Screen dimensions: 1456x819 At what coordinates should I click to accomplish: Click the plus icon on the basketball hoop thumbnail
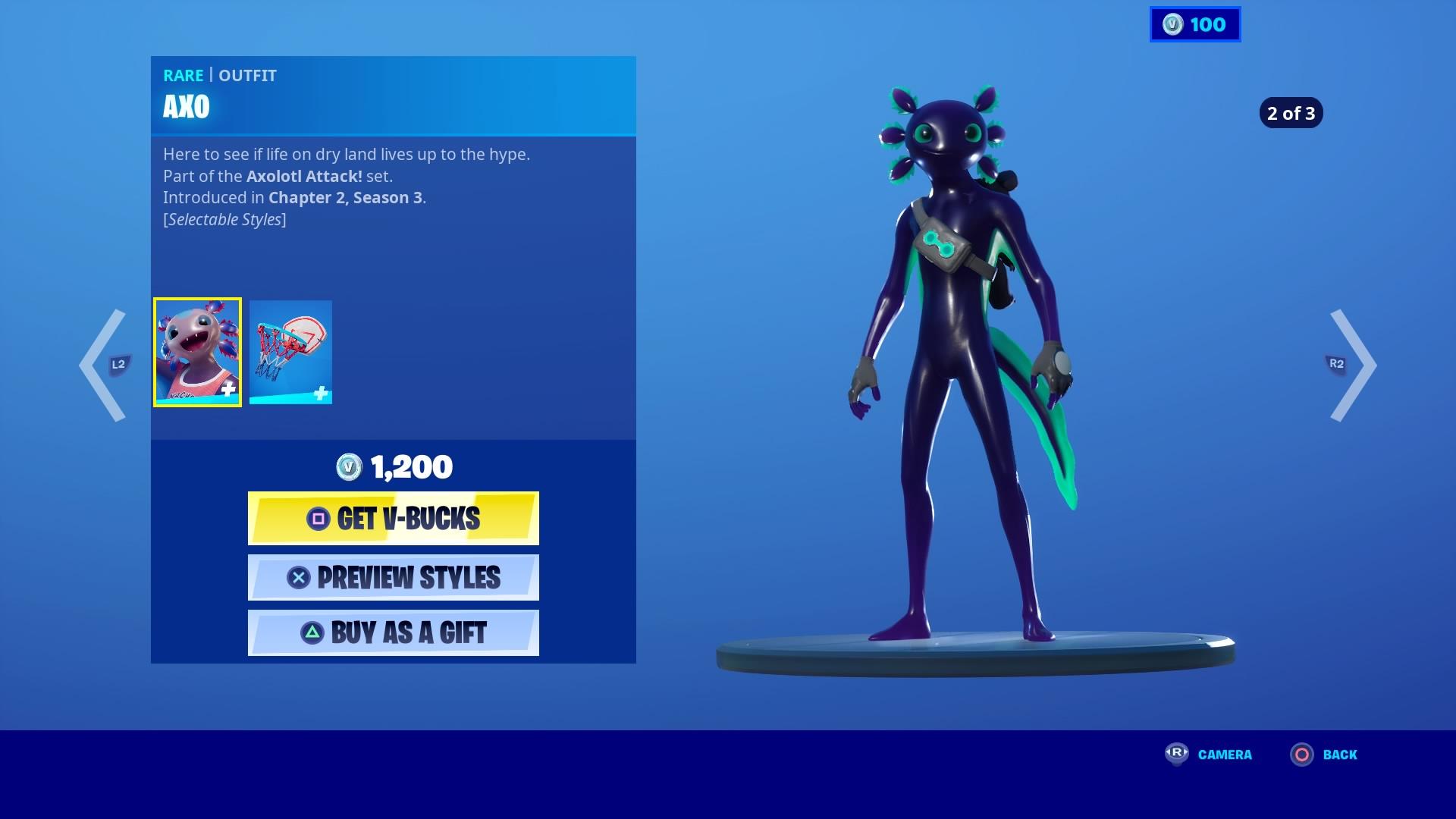(x=322, y=394)
